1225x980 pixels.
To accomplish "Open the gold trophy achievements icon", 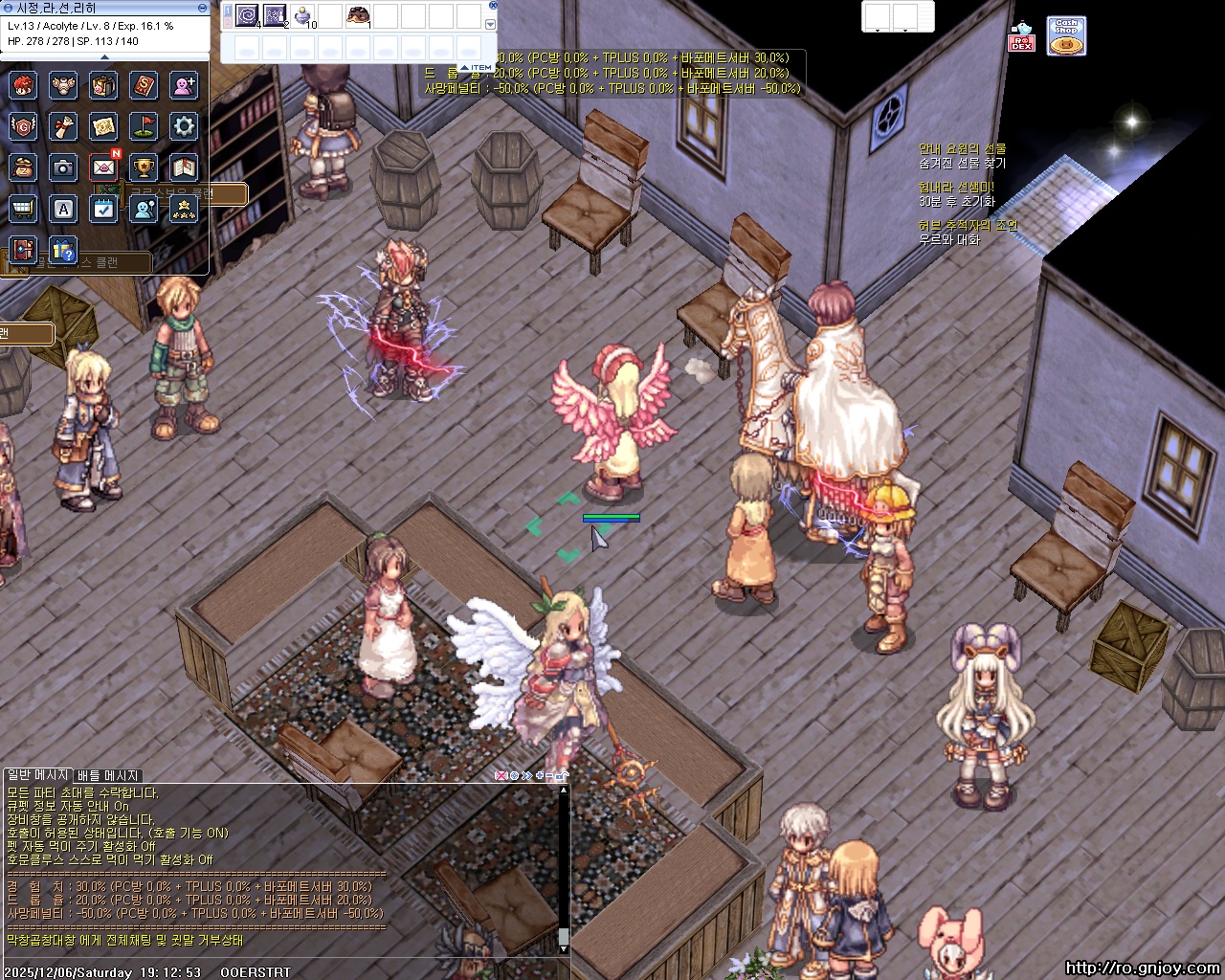I will pos(144,167).
